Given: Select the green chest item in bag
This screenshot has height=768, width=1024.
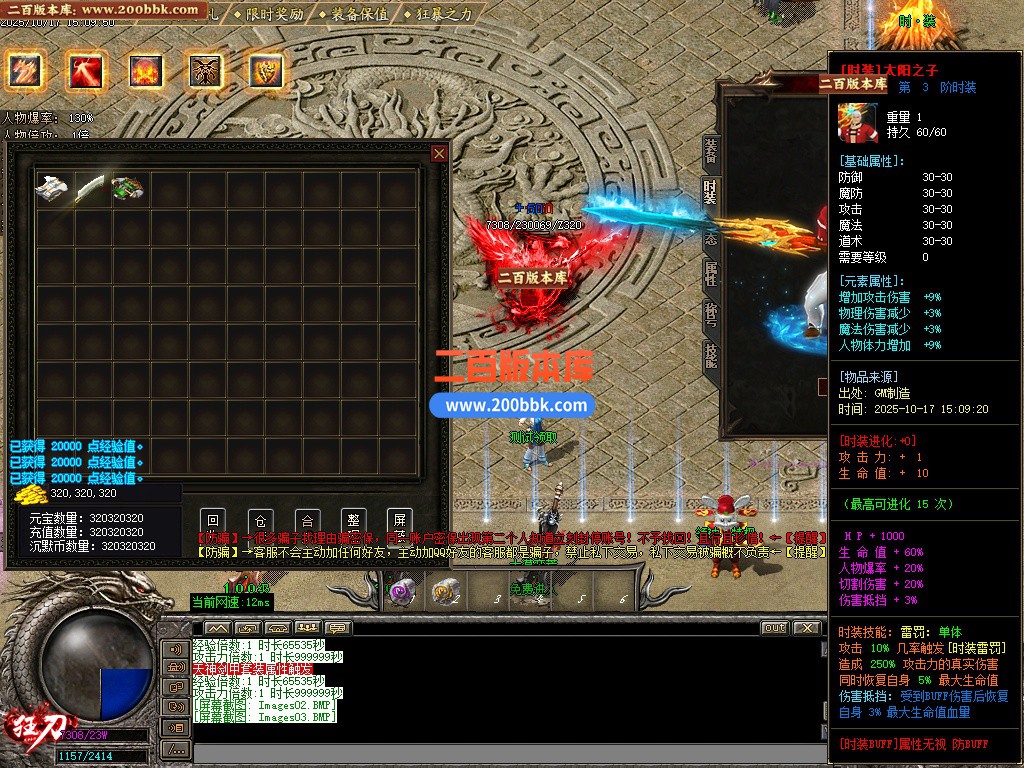Looking at the screenshot, I should (128, 188).
